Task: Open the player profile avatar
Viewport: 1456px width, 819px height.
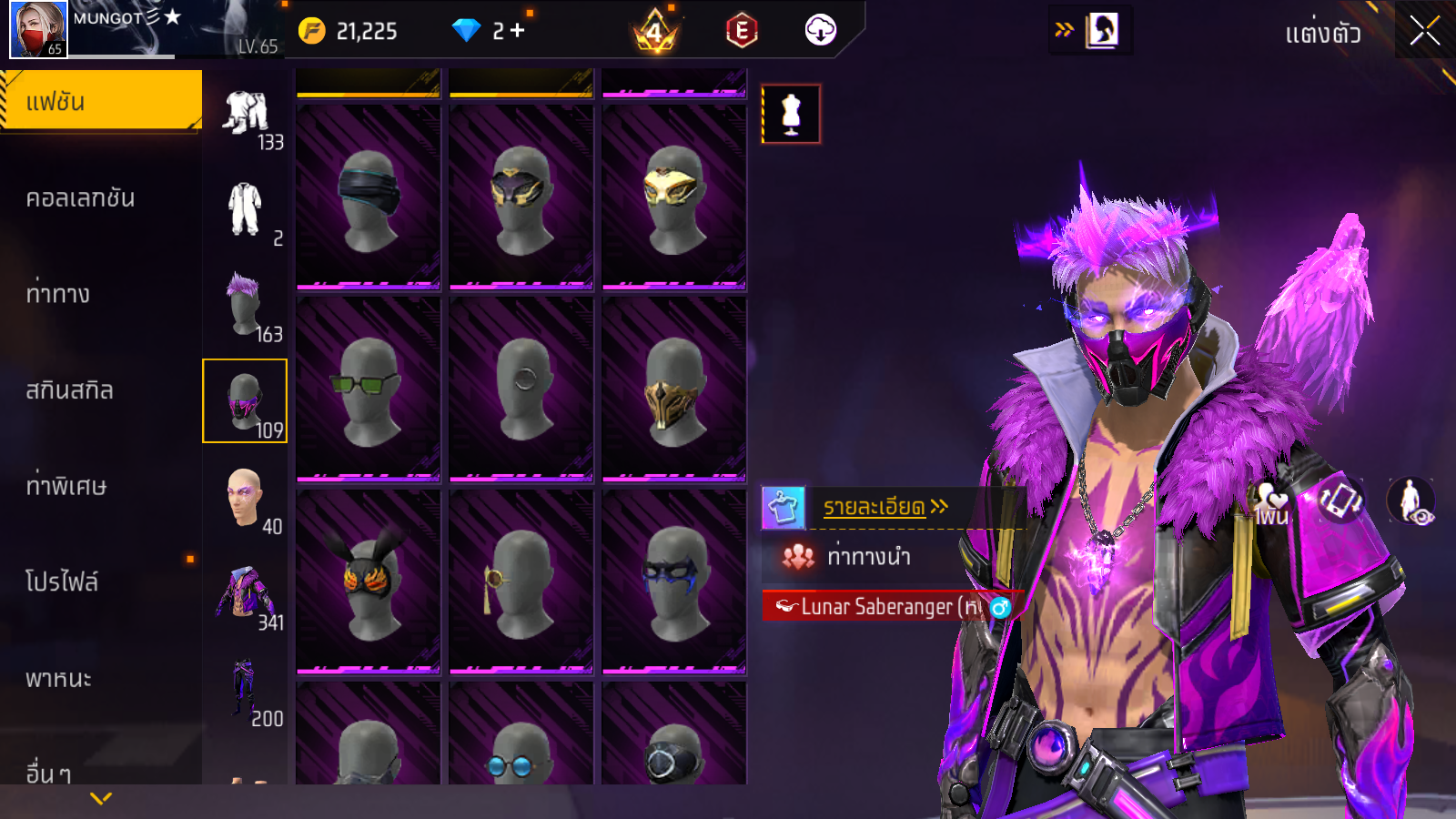Action: pos(38,29)
